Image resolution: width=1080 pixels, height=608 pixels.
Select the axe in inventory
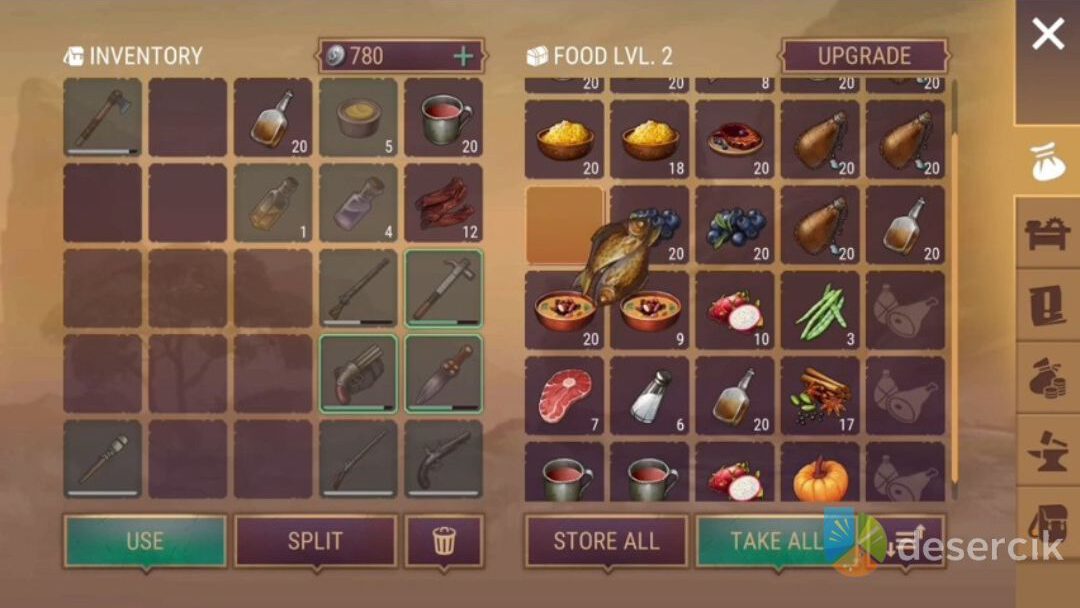coord(102,117)
